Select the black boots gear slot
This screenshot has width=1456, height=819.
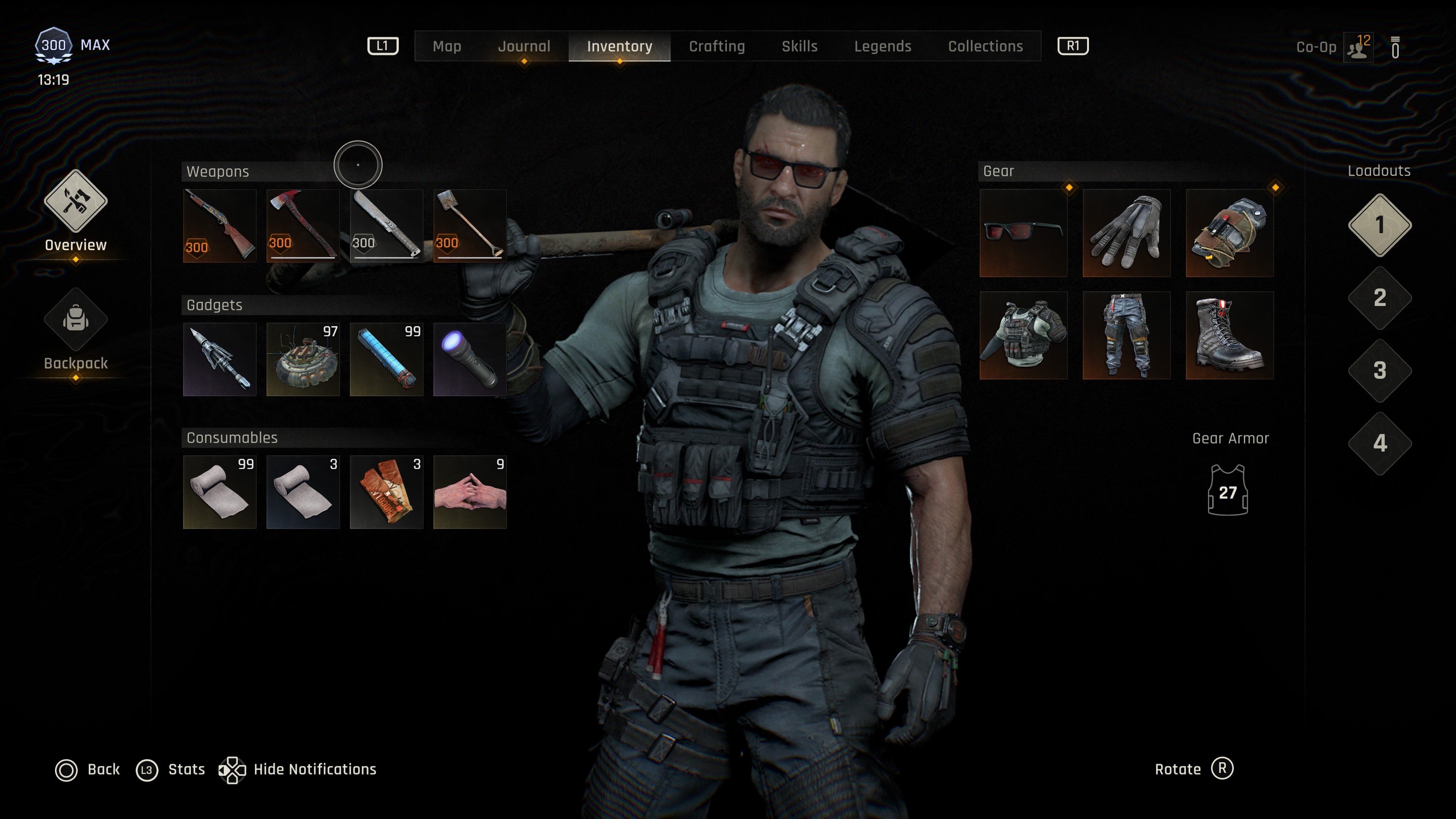pos(1229,335)
